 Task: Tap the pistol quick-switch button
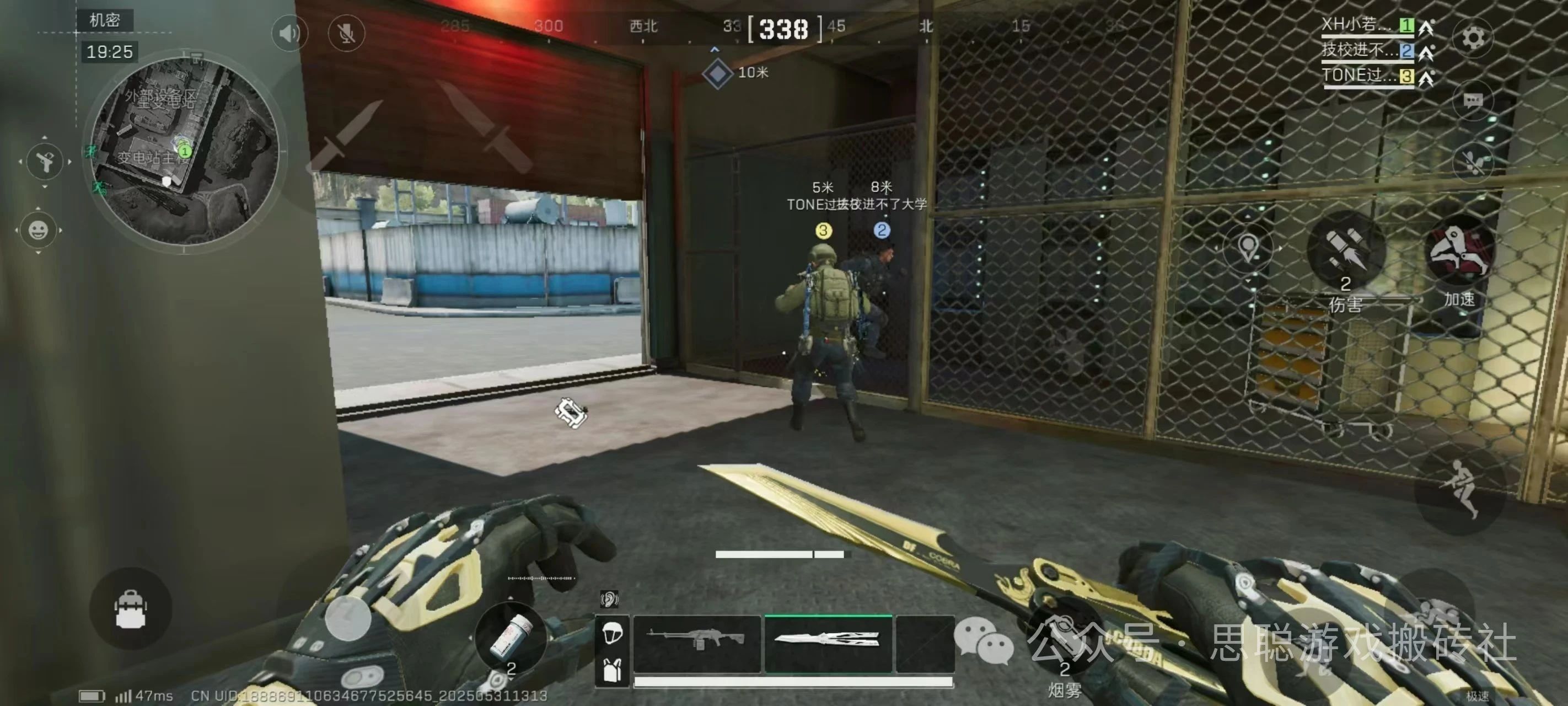pos(45,162)
